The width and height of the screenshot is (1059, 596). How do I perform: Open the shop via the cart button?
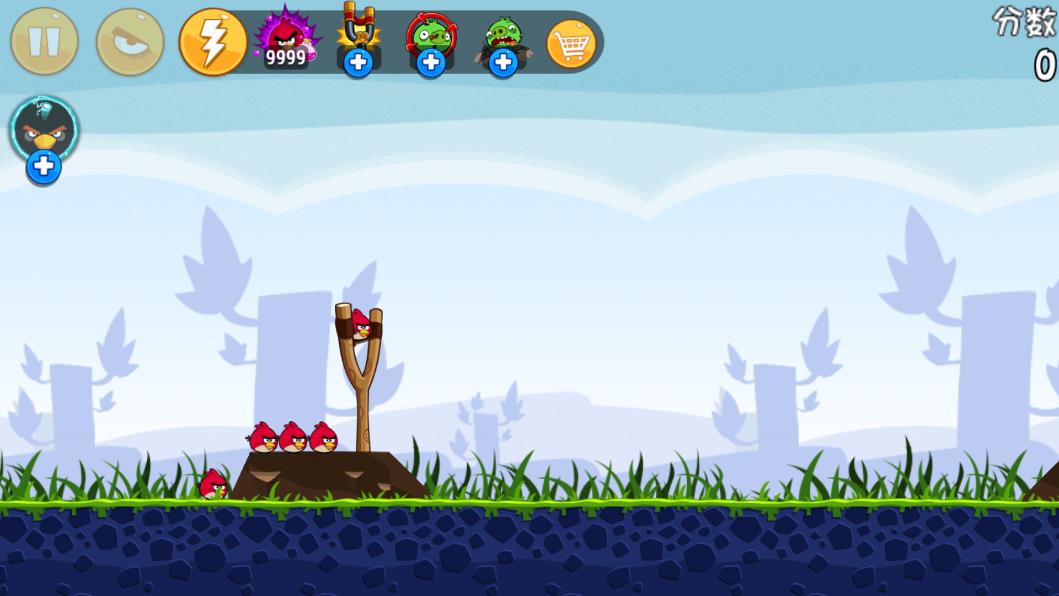pyautogui.click(x=572, y=43)
